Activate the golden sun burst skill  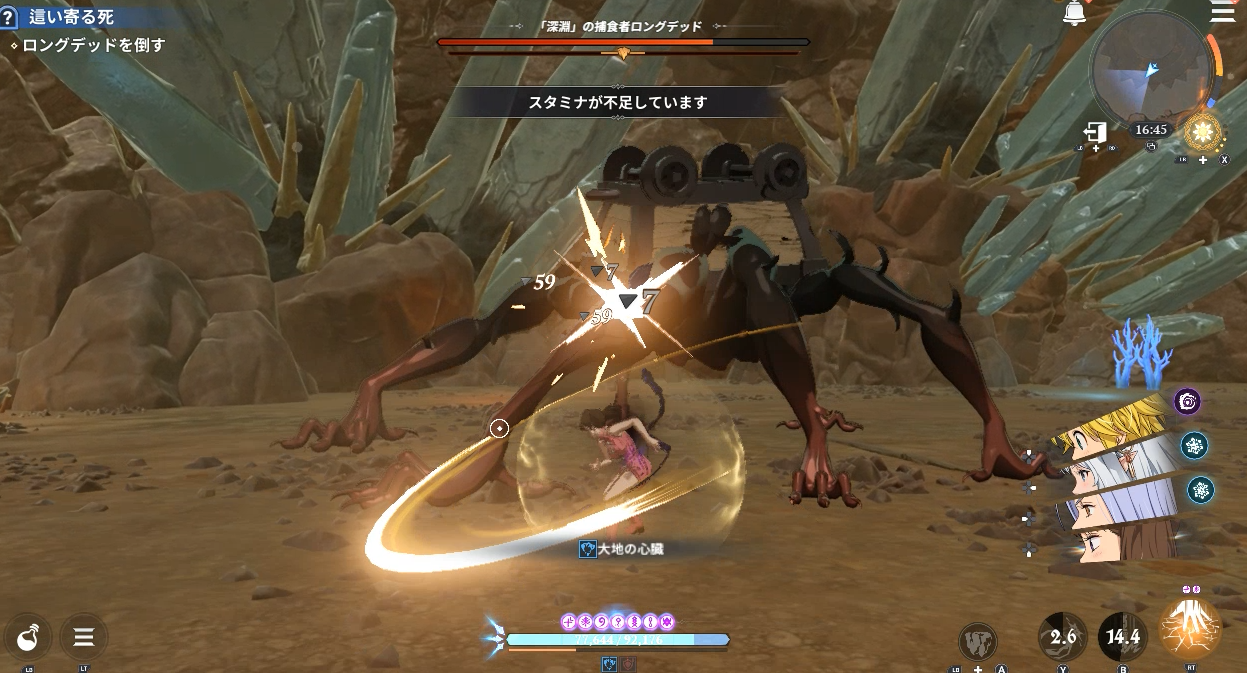click(1201, 132)
